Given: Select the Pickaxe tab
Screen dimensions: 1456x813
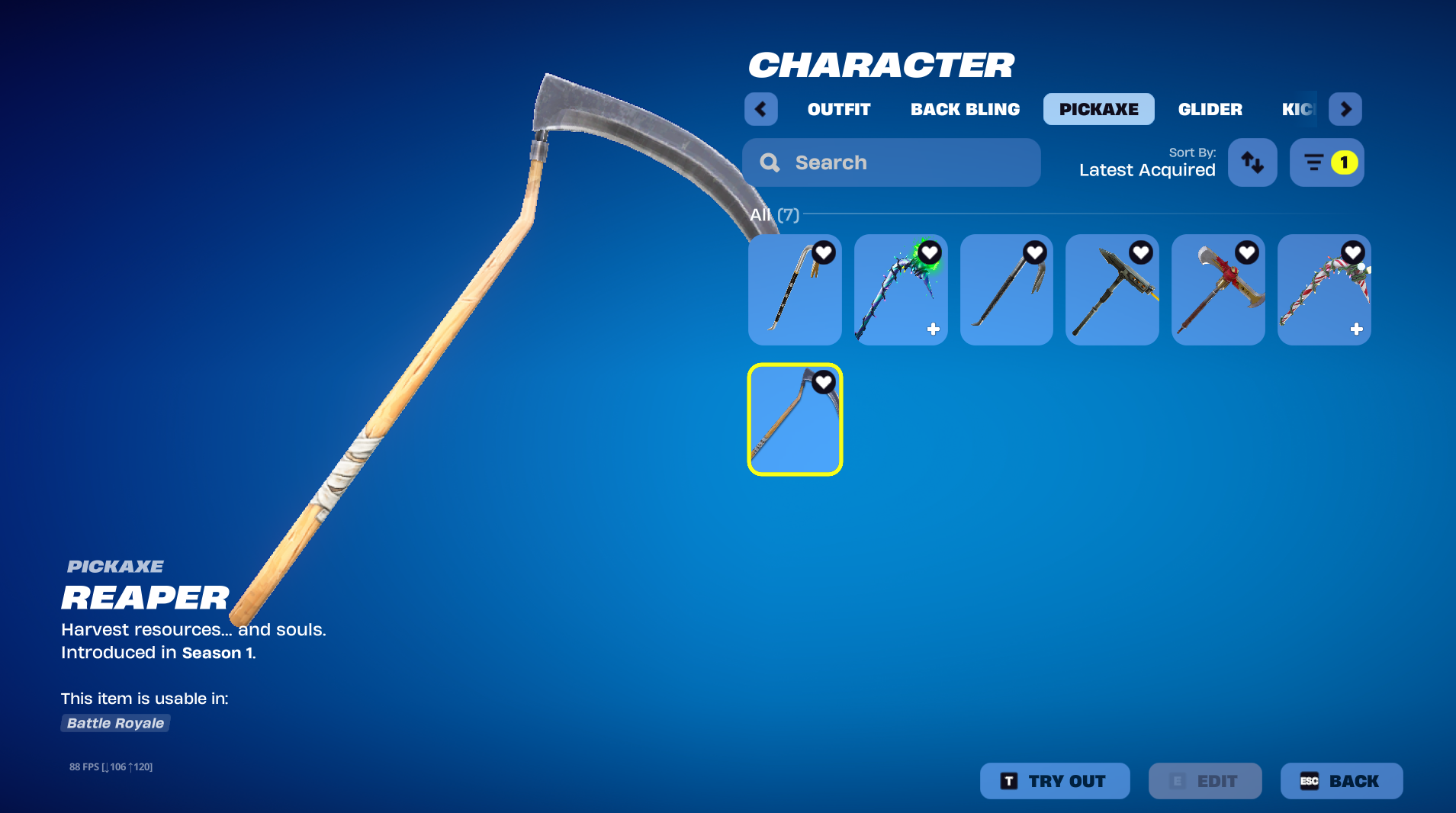Looking at the screenshot, I should (1098, 109).
